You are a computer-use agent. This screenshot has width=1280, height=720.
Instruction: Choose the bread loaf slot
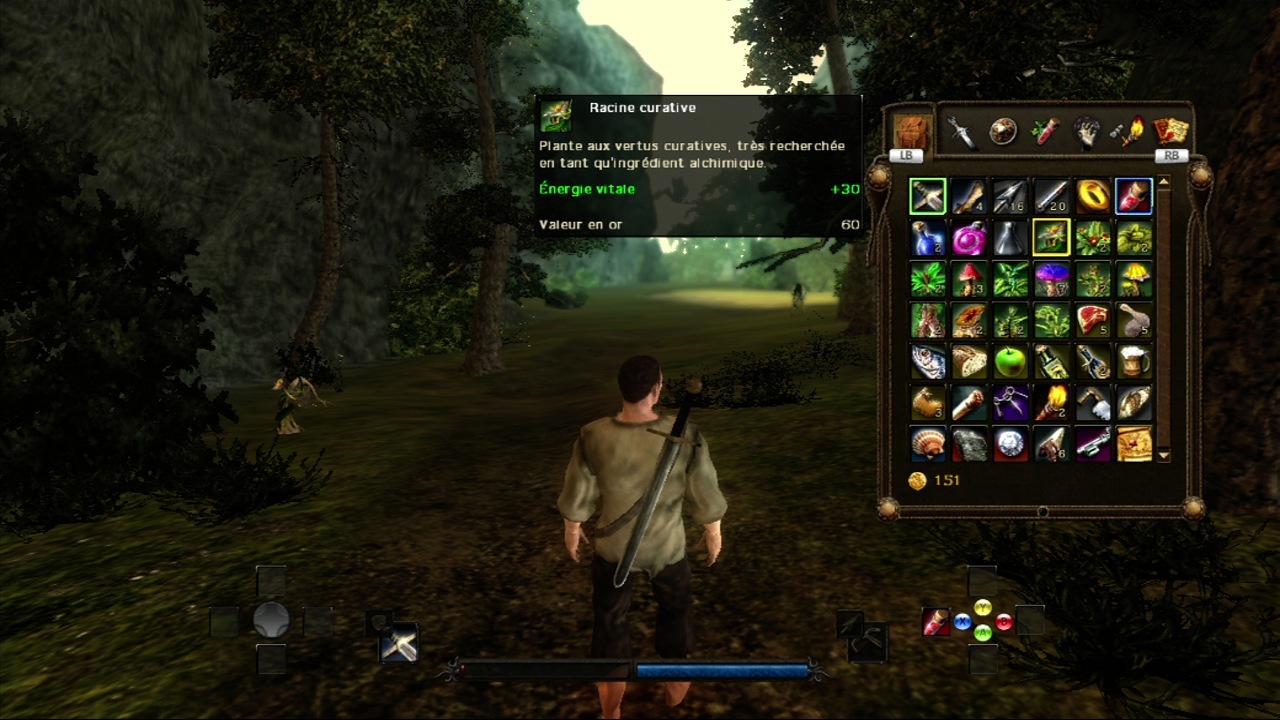click(969, 362)
